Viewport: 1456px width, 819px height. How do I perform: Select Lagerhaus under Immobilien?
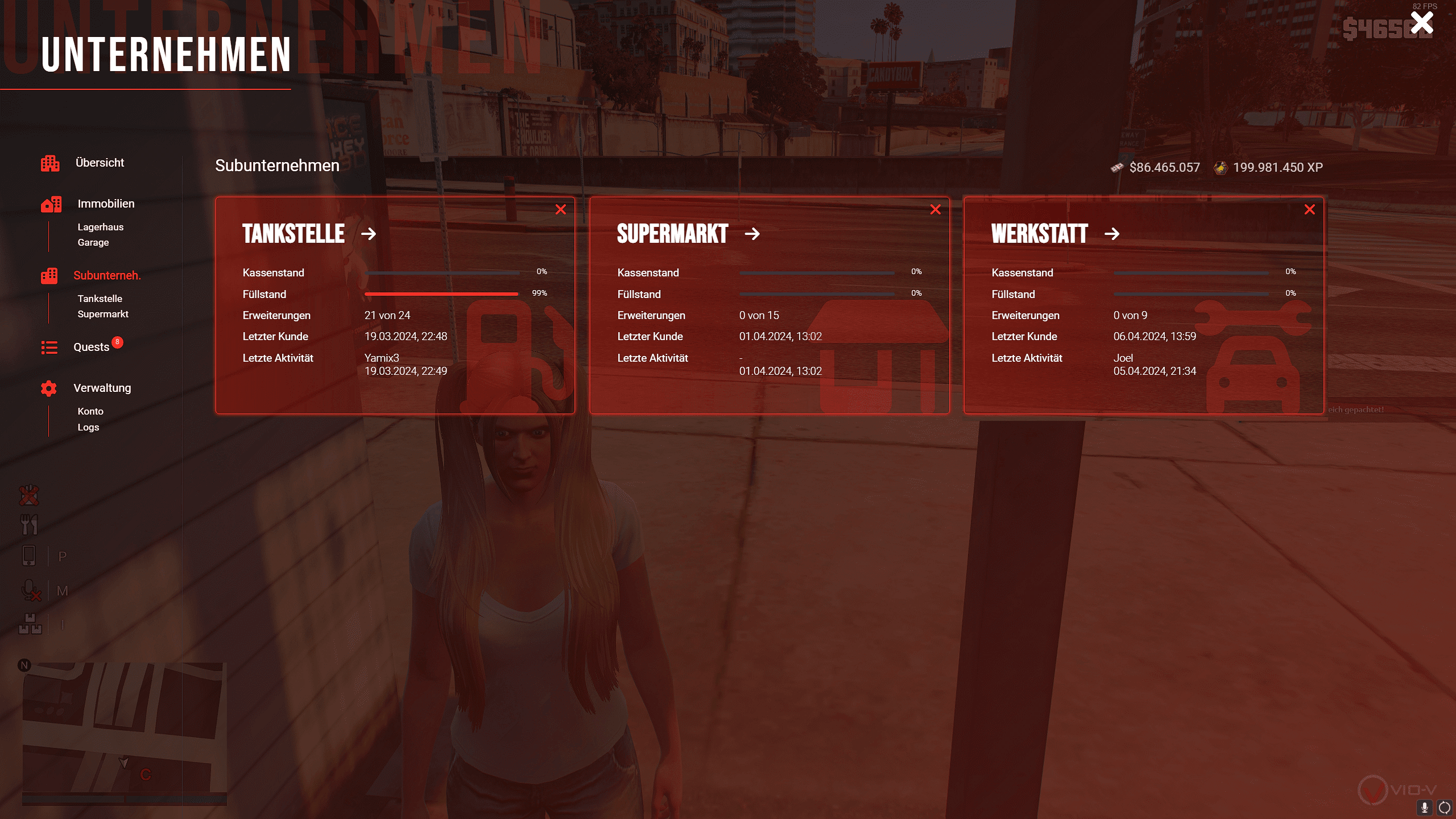100,227
